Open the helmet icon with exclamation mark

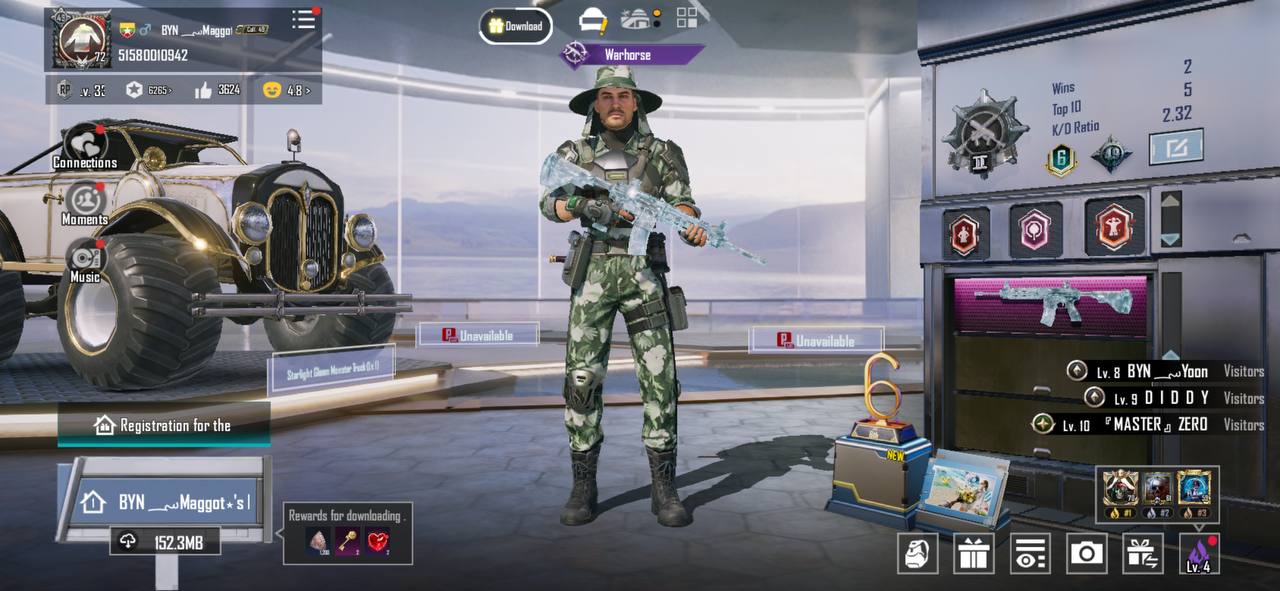click(x=593, y=20)
